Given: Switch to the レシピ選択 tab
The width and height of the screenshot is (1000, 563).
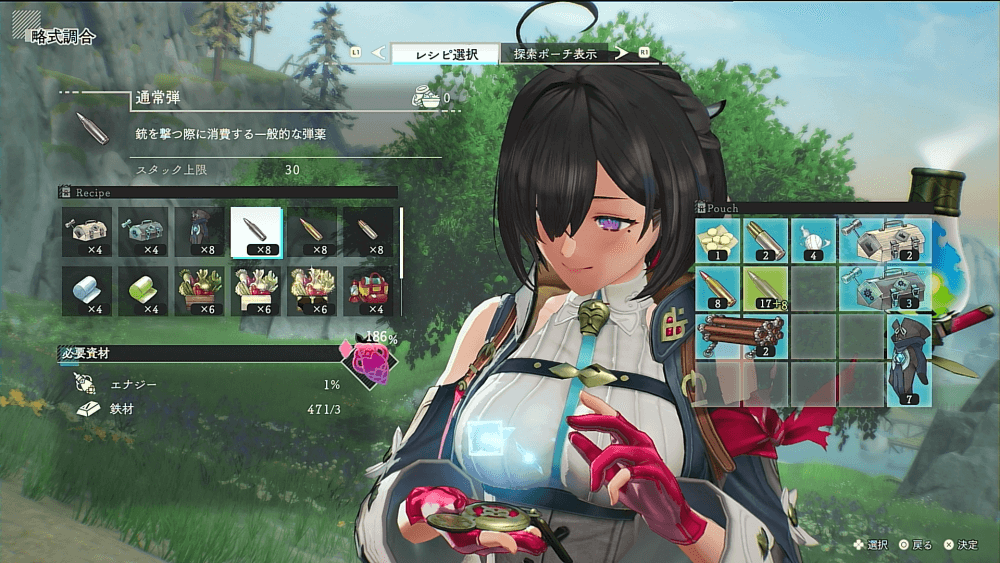Looking at the screenshot, I should pyautogui.click(x=443, y=53).
